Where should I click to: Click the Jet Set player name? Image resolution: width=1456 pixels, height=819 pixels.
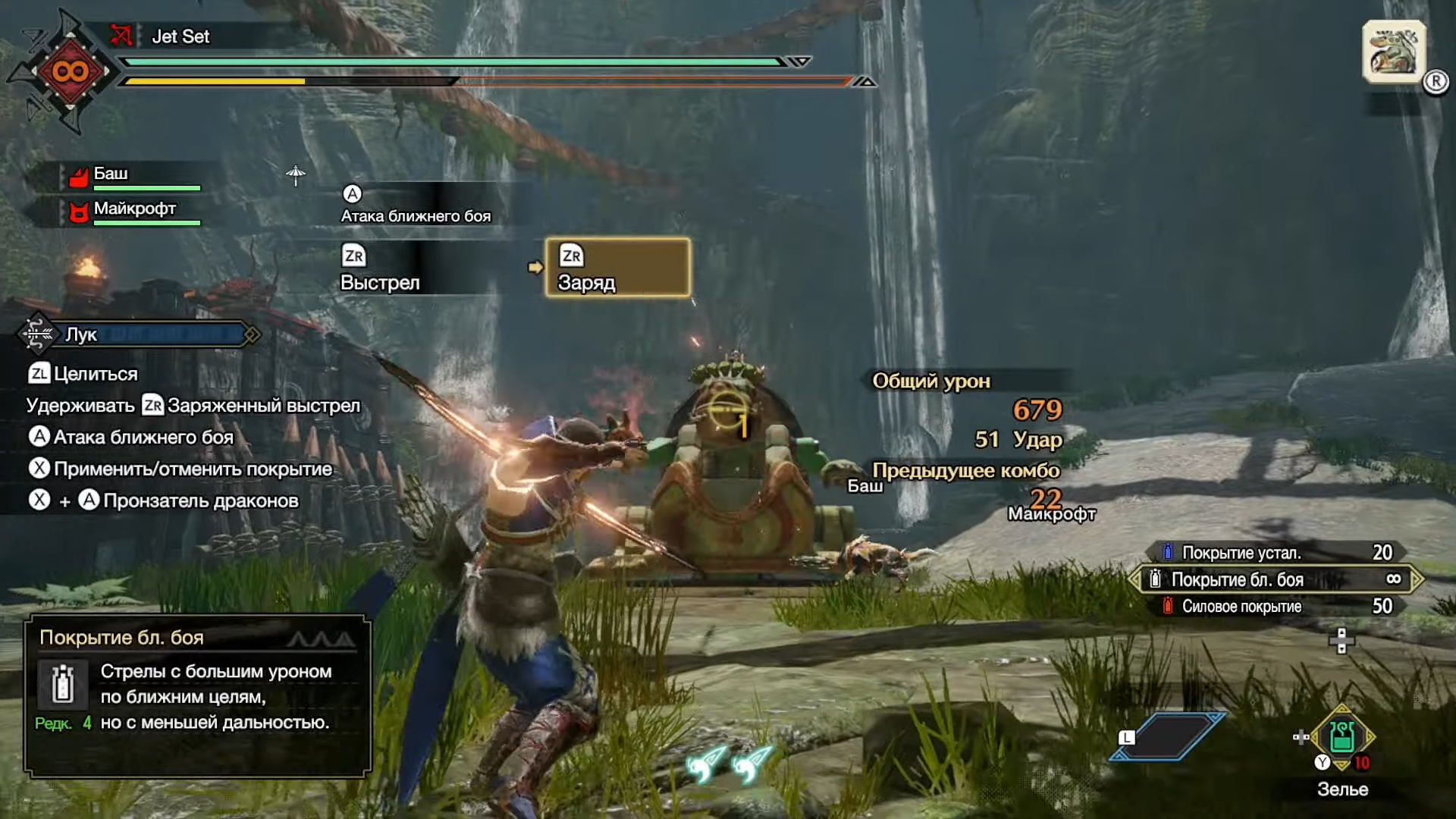[x=180, y=36]
